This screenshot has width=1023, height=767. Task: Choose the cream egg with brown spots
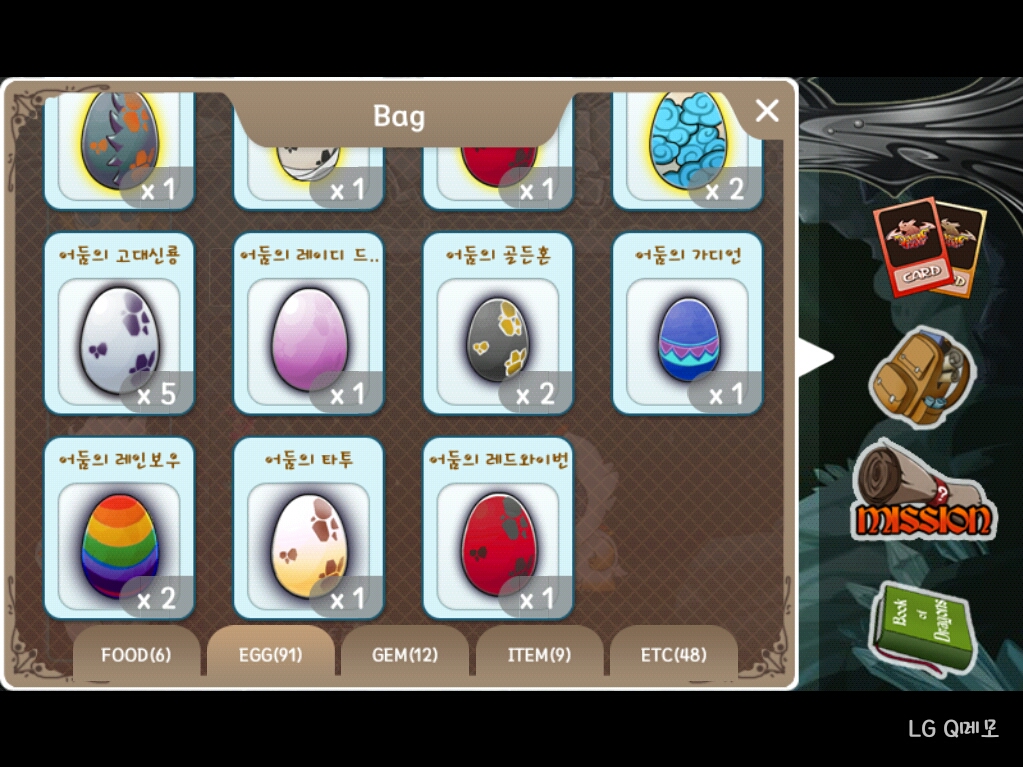[309, 545]
